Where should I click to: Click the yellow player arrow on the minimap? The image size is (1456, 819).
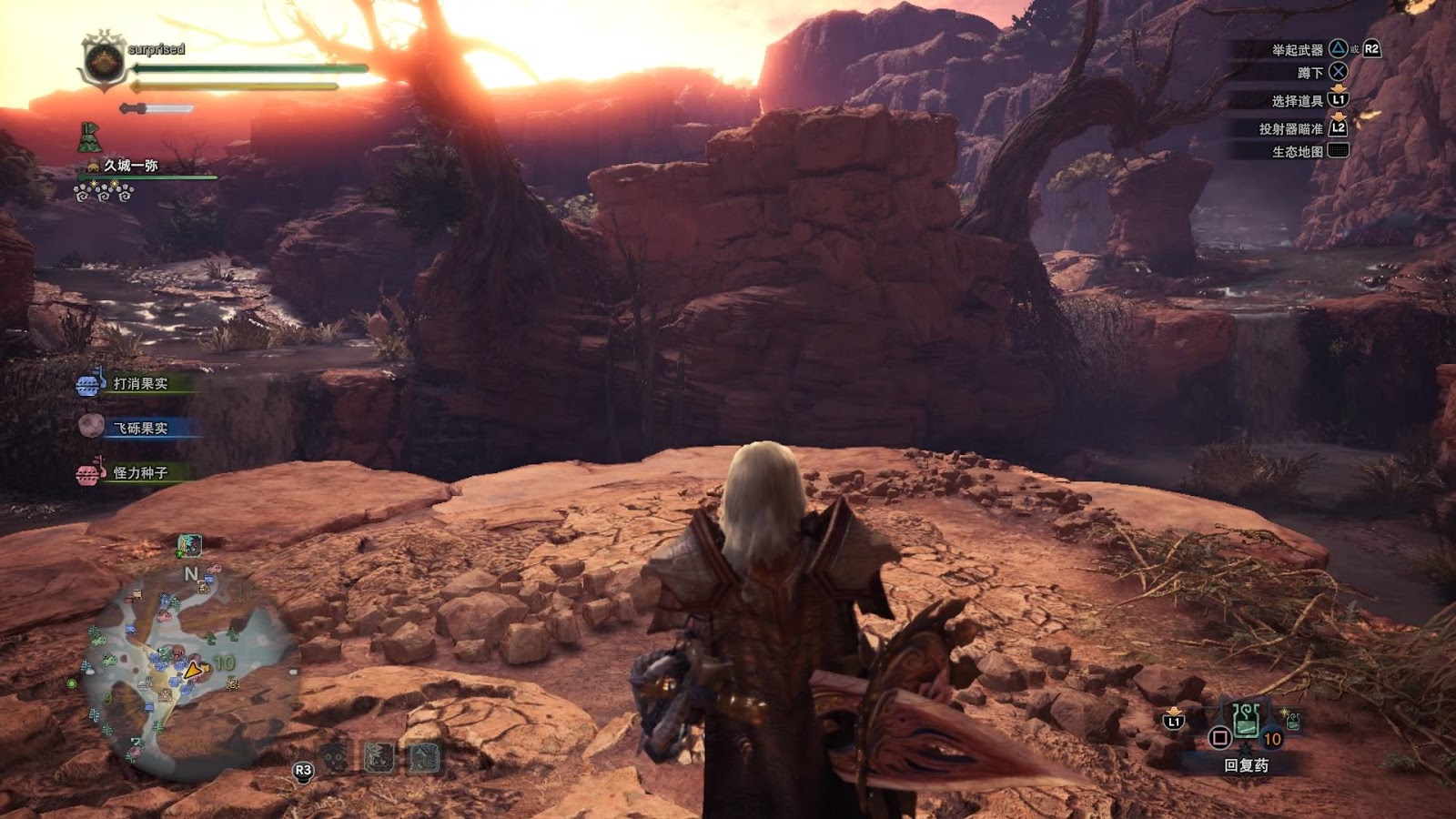coord(193,671)
